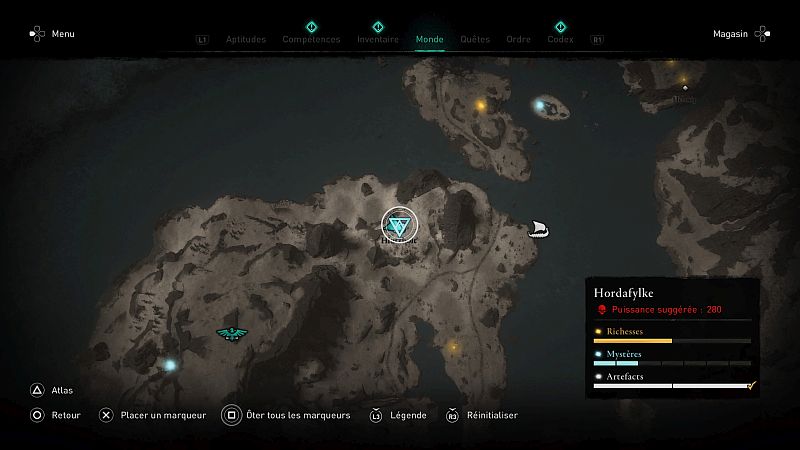Open the Ordre tab

pyautogui.click(x=518, y=40)
